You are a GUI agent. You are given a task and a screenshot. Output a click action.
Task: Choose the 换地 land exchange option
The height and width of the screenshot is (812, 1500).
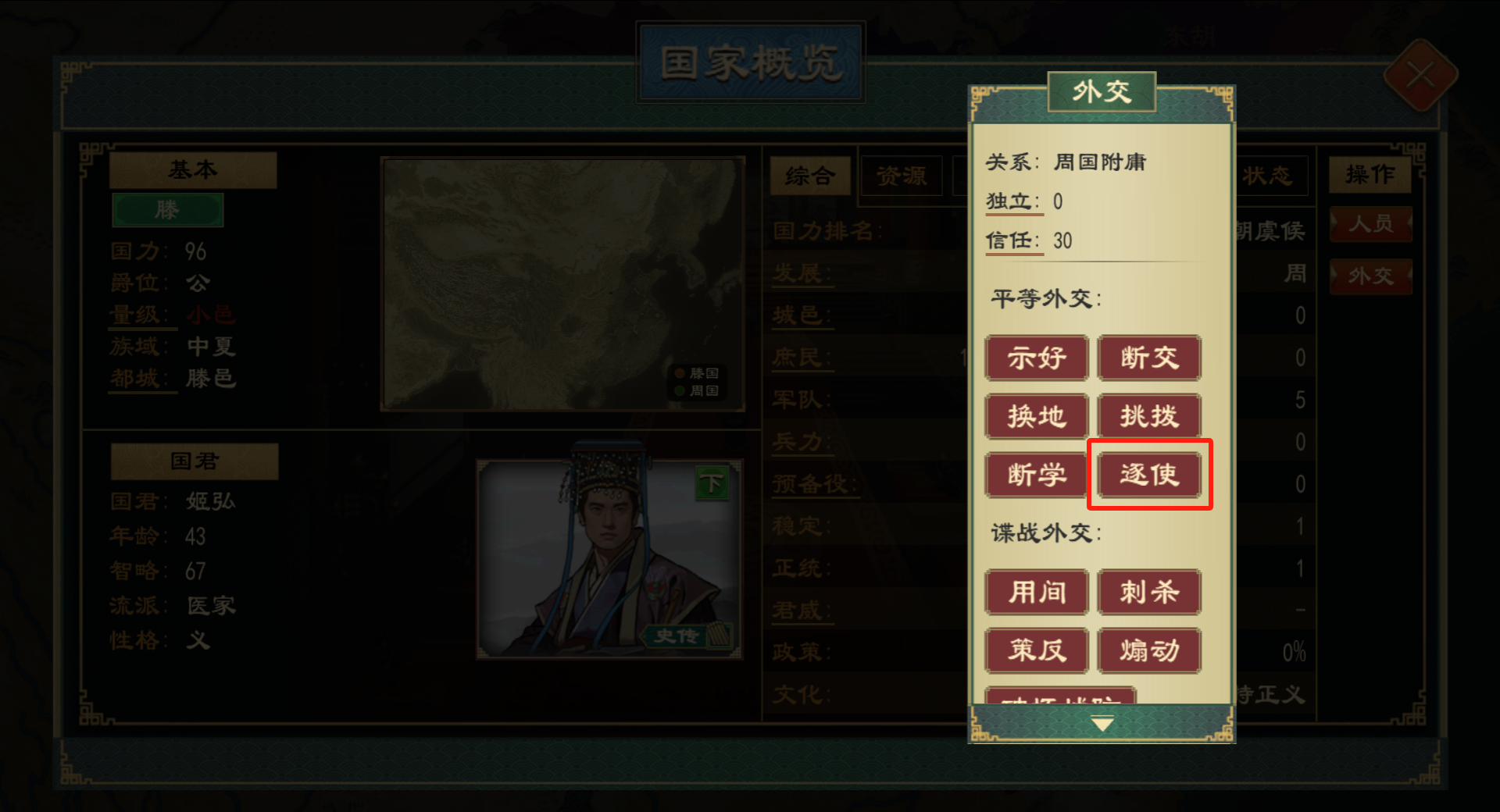1037,416
